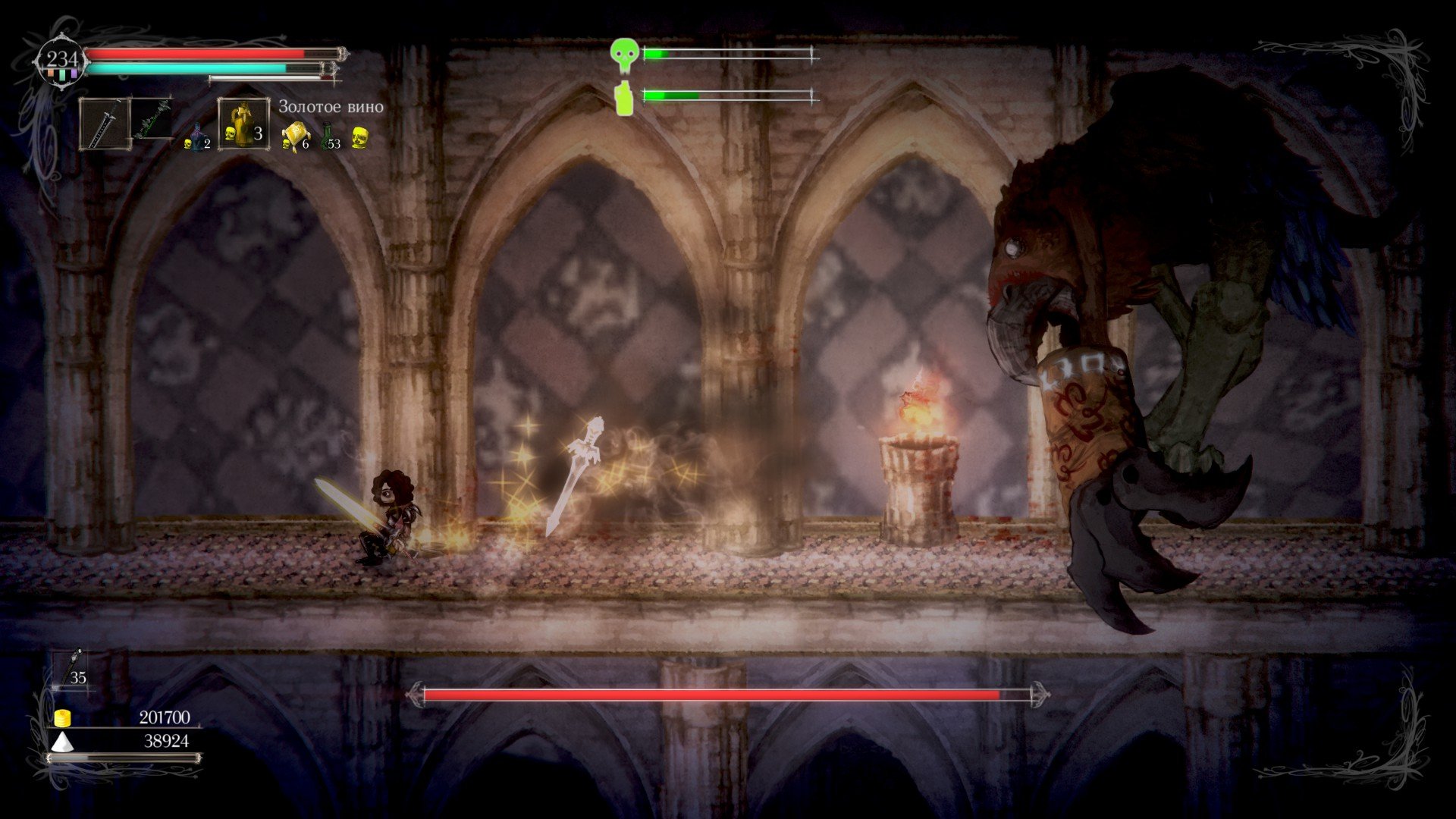The image size is (1456, 819).
Task: Choose the thorny staff weapon slot
Action: point(153,121)
